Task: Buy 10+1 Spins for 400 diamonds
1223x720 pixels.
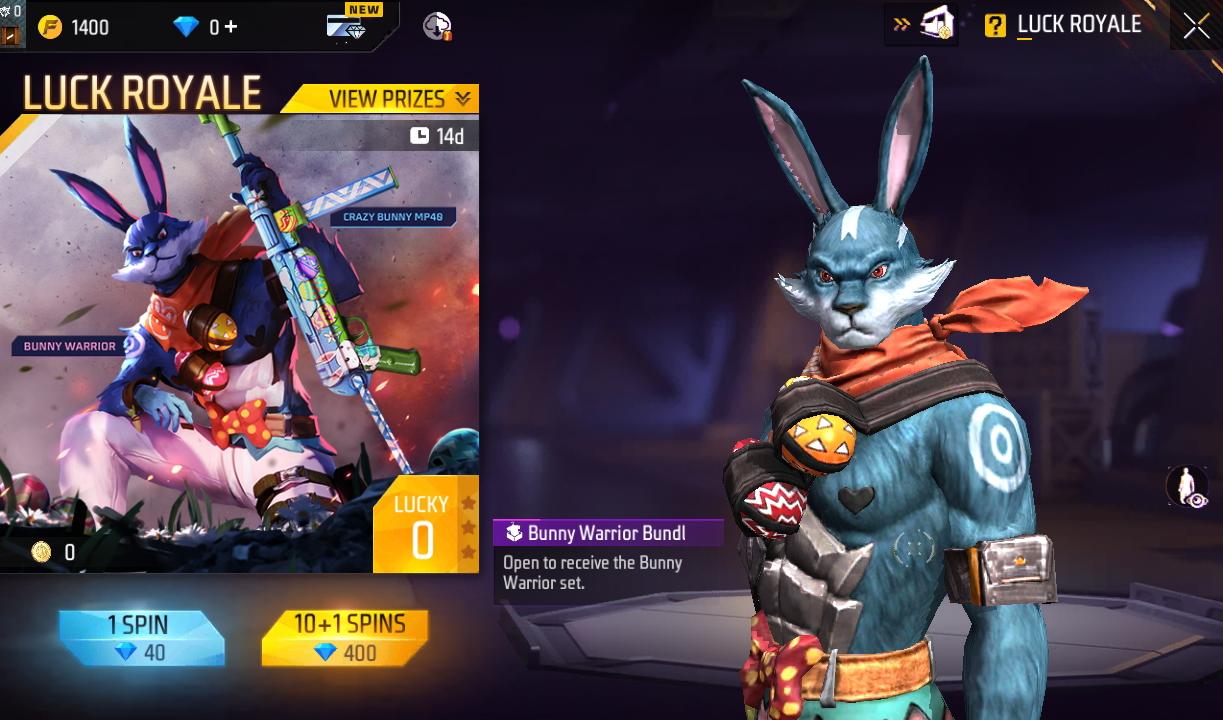Action: click(x=346, y=638)
